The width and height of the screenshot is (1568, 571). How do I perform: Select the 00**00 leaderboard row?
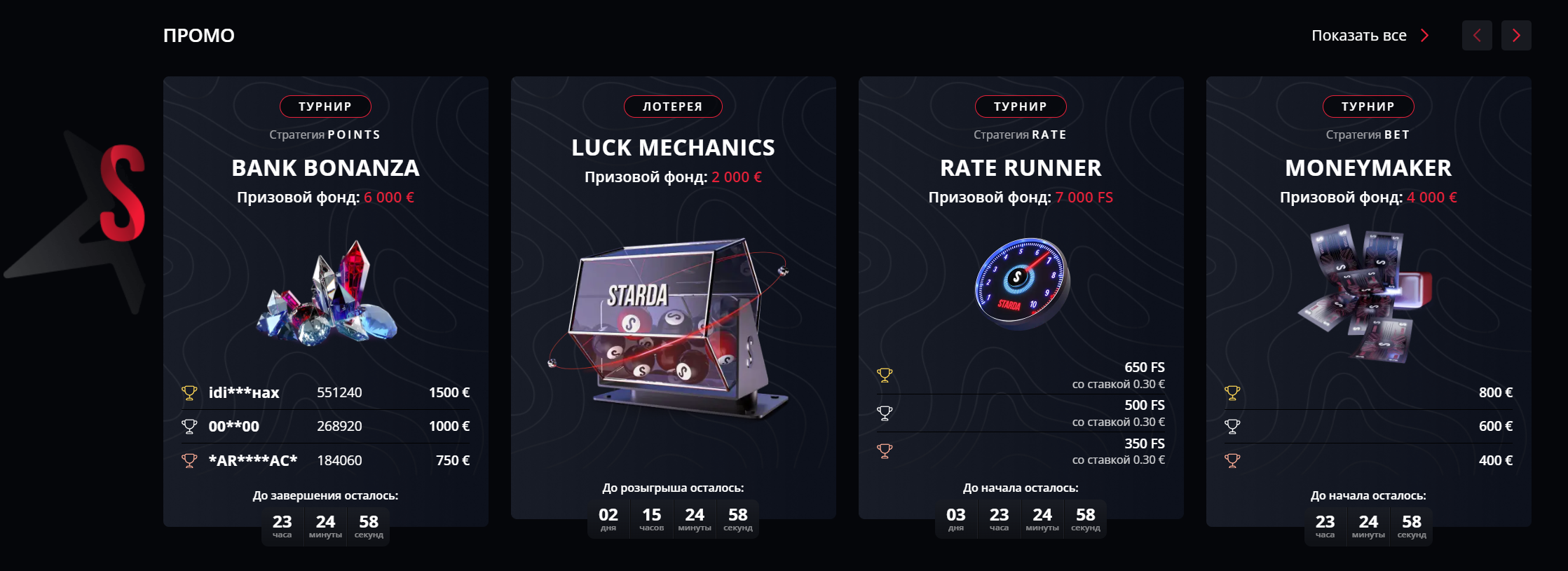(x=325, y=426)
